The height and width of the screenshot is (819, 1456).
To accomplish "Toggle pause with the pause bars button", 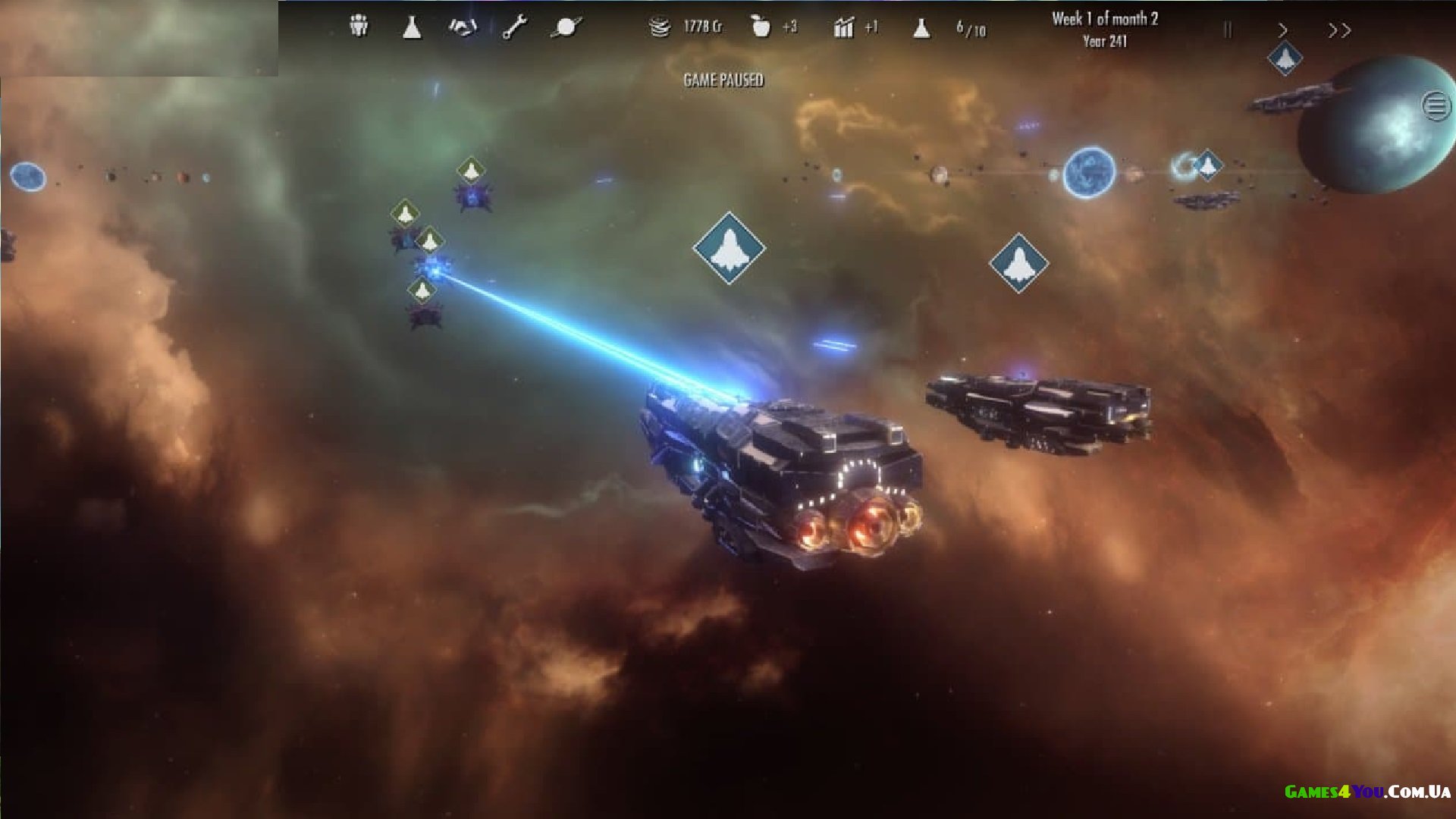I will point(1228,30).
